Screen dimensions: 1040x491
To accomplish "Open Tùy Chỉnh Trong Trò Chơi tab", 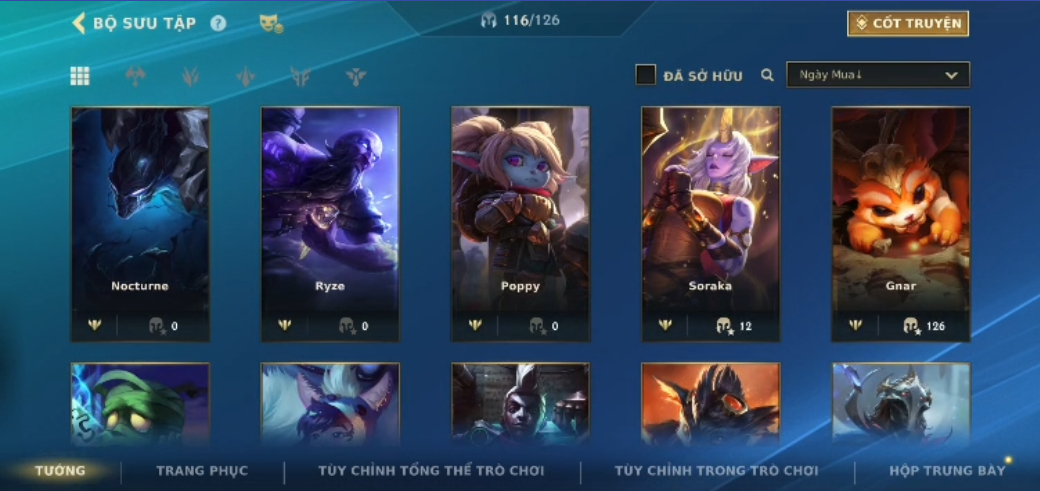I will pyautogui.click(x=716, y=470).
